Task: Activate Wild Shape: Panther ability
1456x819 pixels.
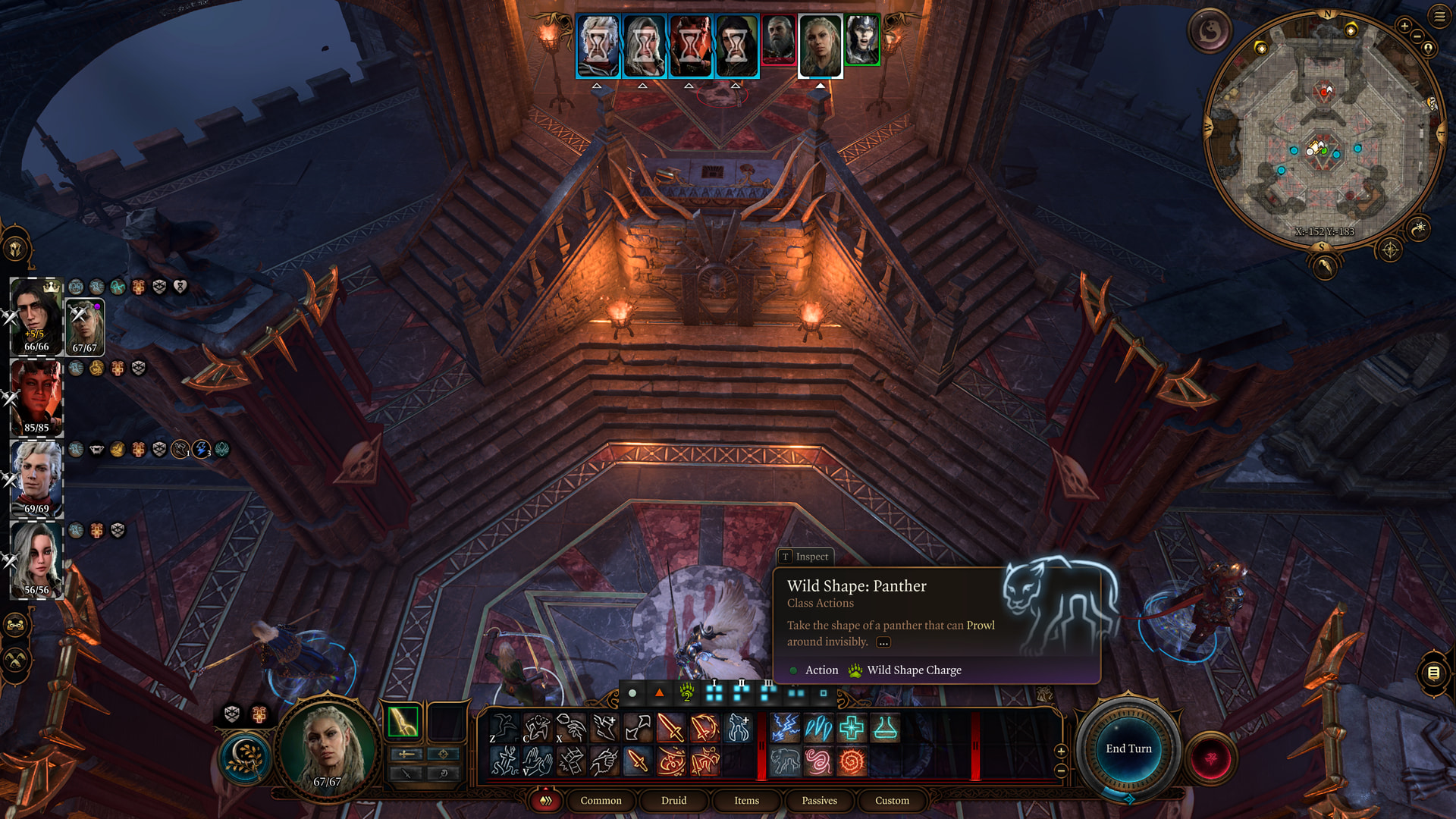Action: click(x=785, y=761)
